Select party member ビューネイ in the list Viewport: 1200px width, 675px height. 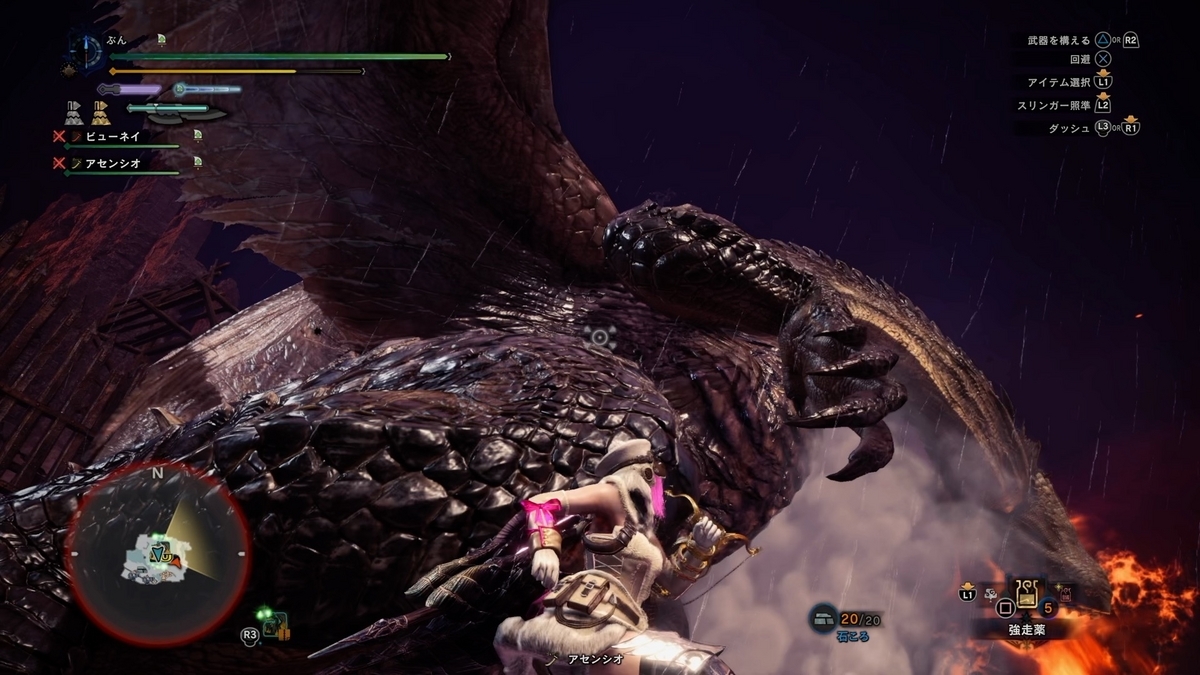click(112, 136)
